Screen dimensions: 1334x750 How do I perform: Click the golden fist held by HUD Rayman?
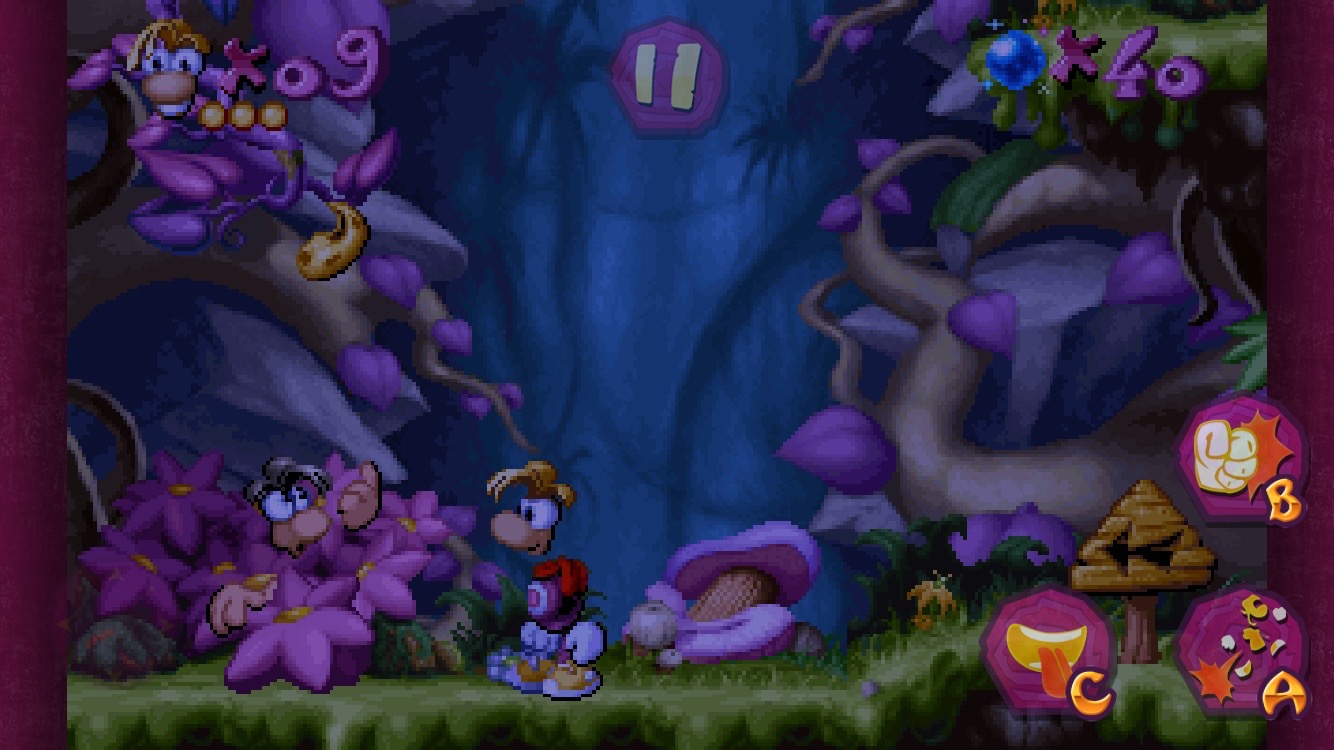(x=329, y=244)
